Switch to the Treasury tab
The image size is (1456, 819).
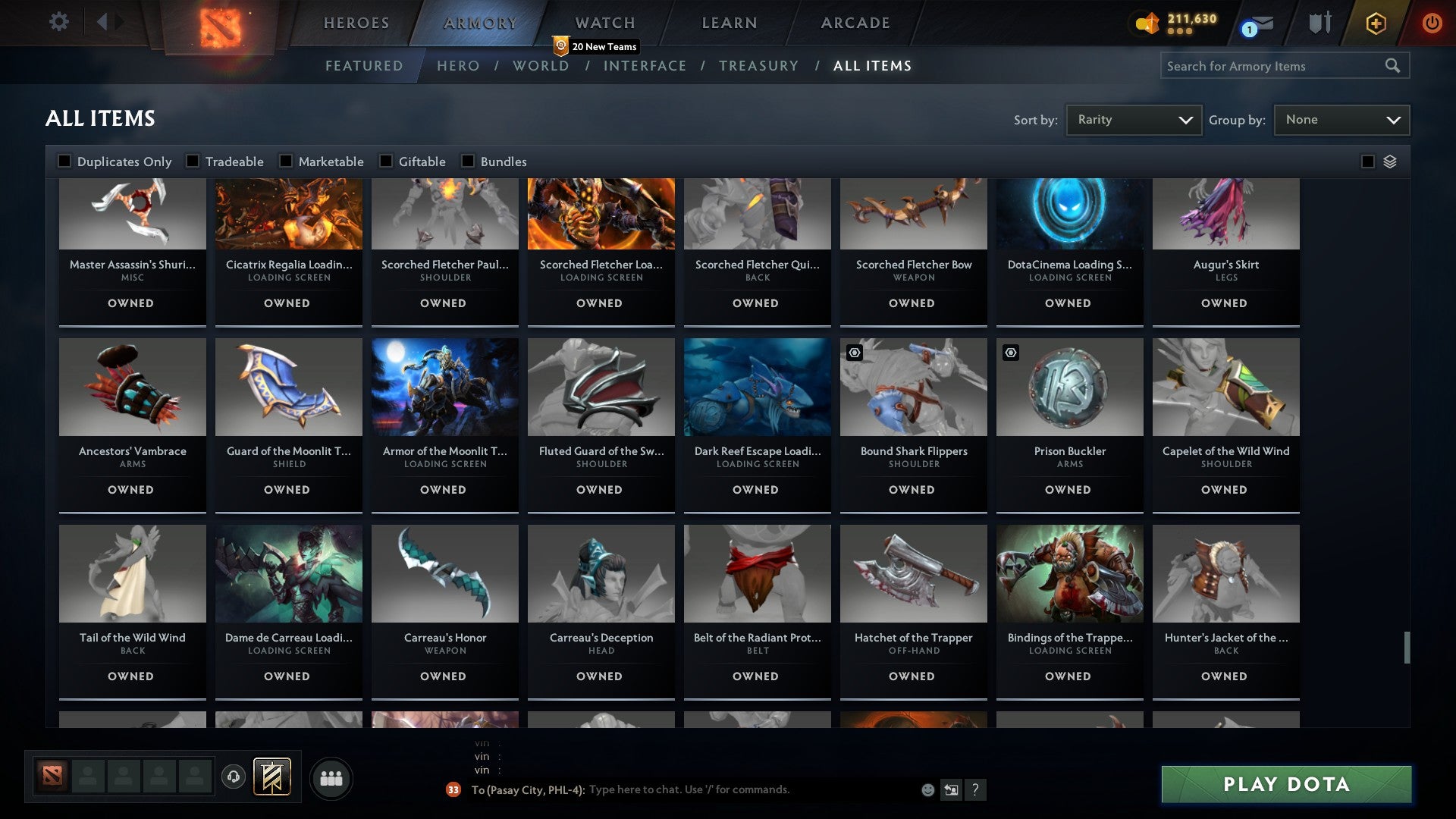(x=758, y=66)
